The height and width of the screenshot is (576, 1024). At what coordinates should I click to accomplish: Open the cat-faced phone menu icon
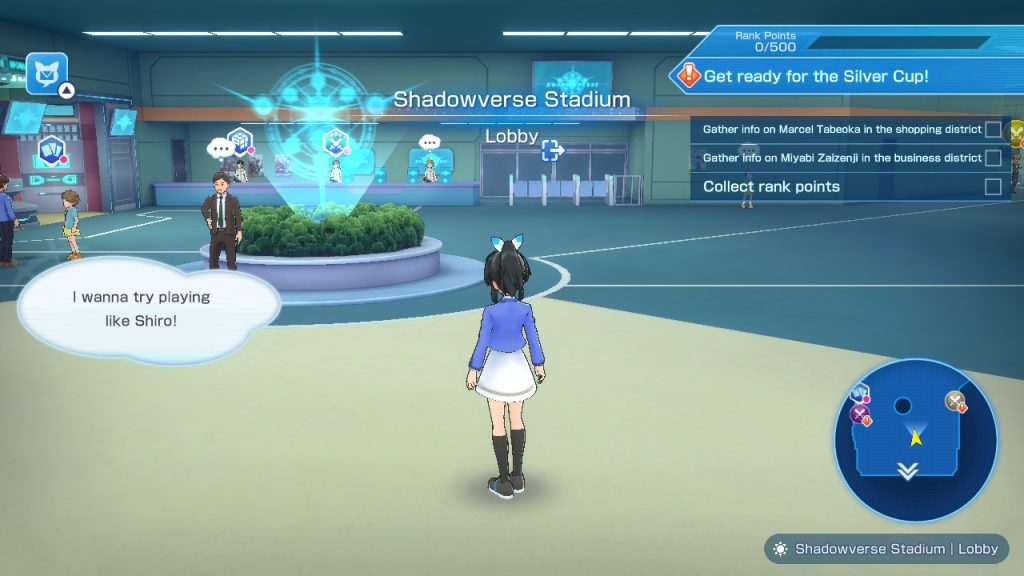(x=46, y=73)
